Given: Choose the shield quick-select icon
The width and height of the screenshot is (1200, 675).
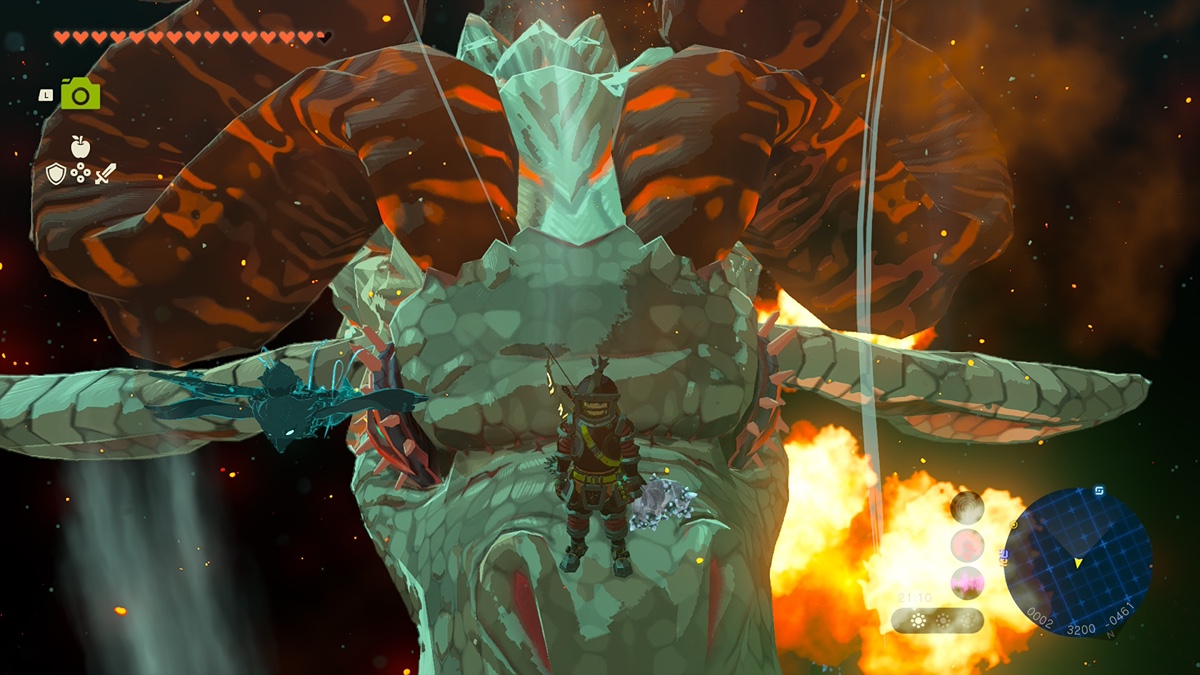Looking at the screenshot, I should [x=56, y=174].
